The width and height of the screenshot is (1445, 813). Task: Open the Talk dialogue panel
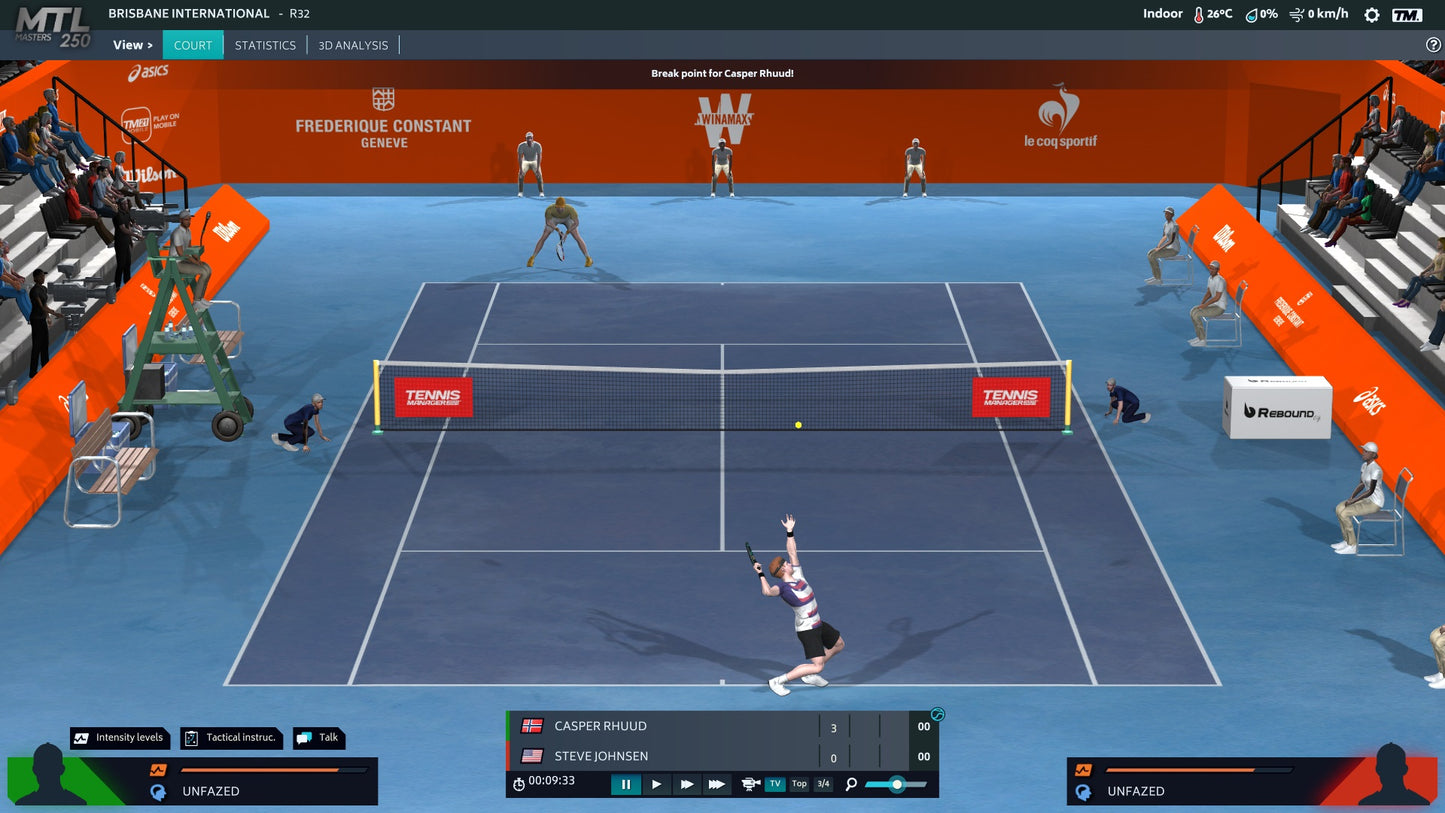(x=318, y=738)
